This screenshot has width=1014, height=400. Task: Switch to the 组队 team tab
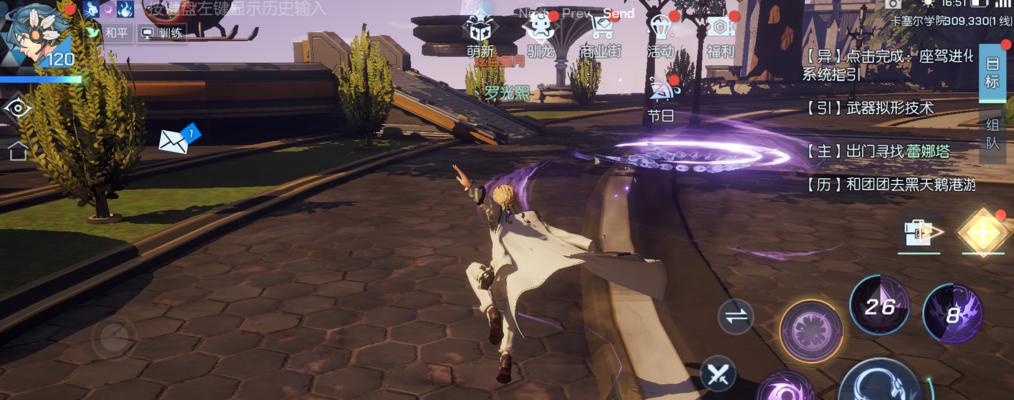[992, 134]
